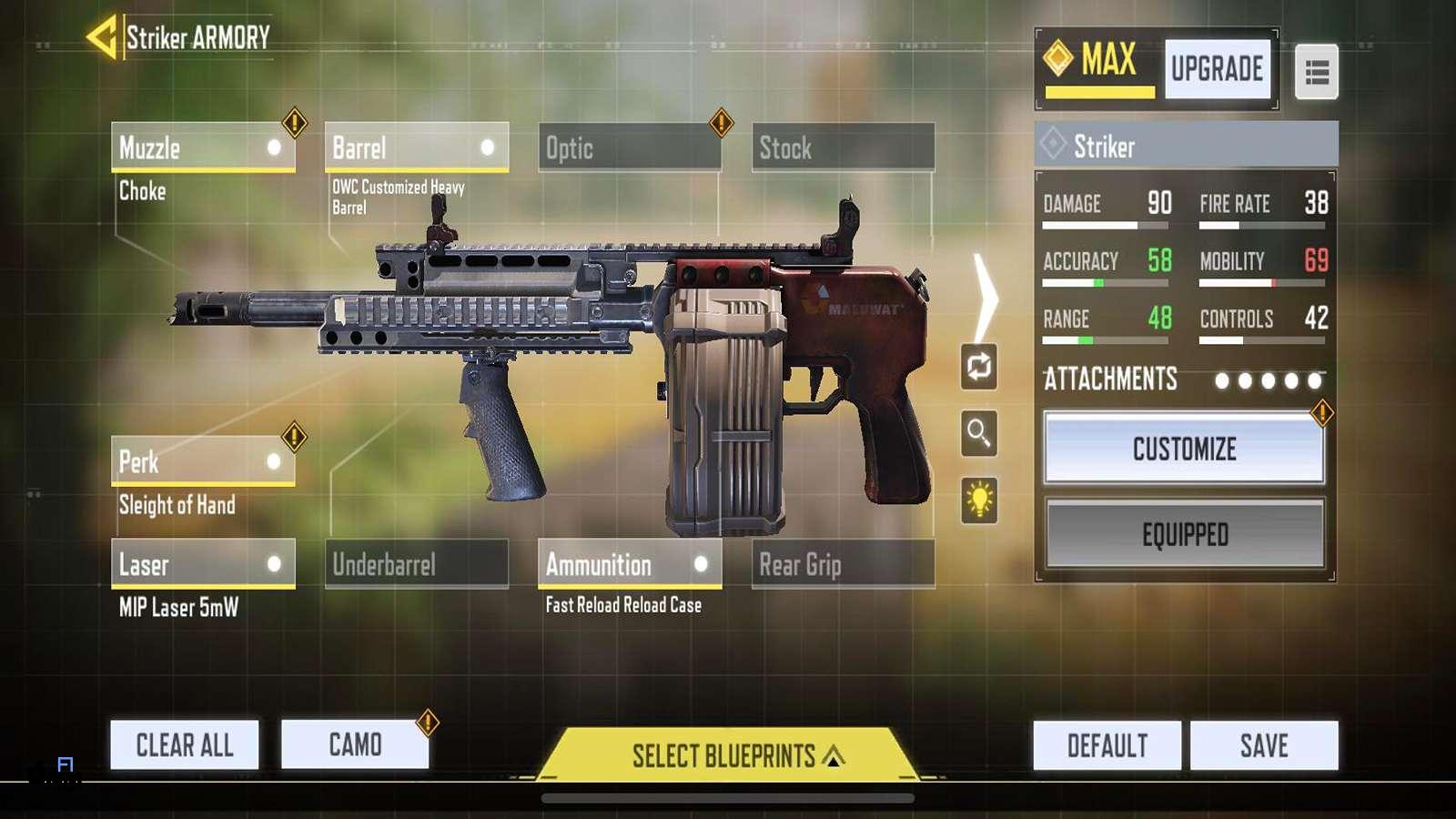Rotate the weapon with the refresh icon

pyautogui.click(x=979, y=367)
